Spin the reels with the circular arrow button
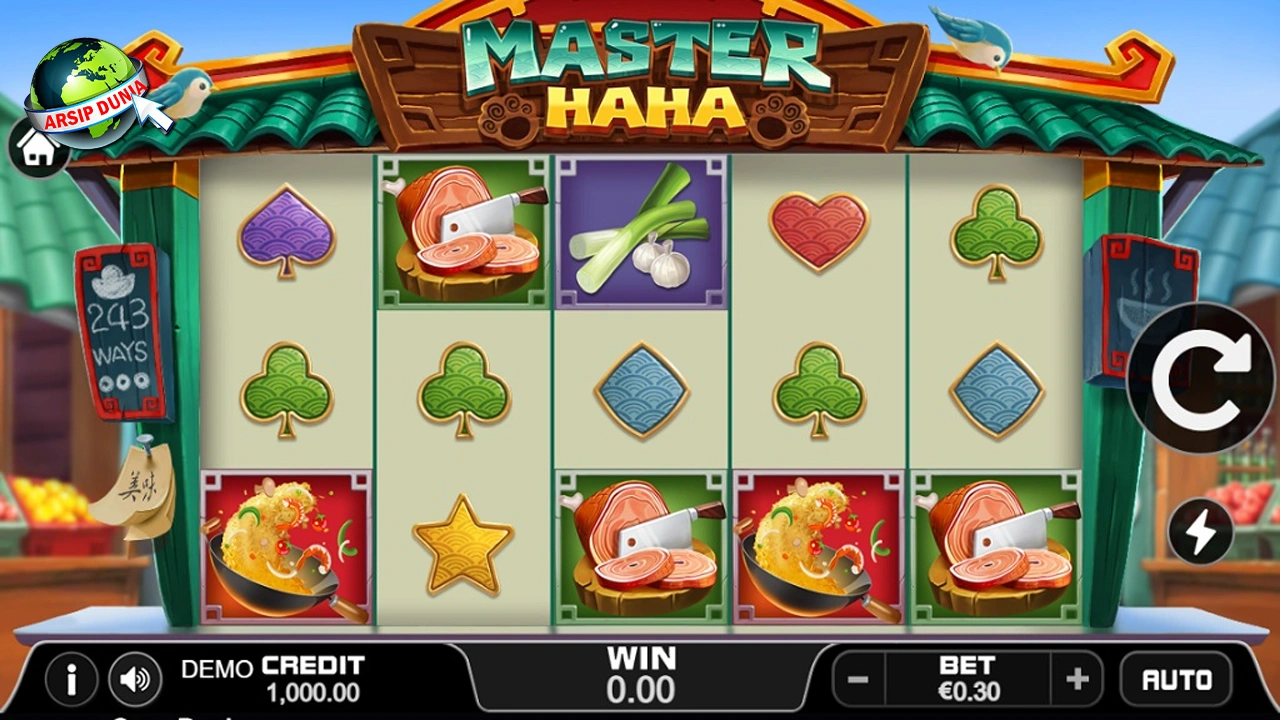Image resolution: width=1280 pixels, height=720 pixels. point(1202,378)
